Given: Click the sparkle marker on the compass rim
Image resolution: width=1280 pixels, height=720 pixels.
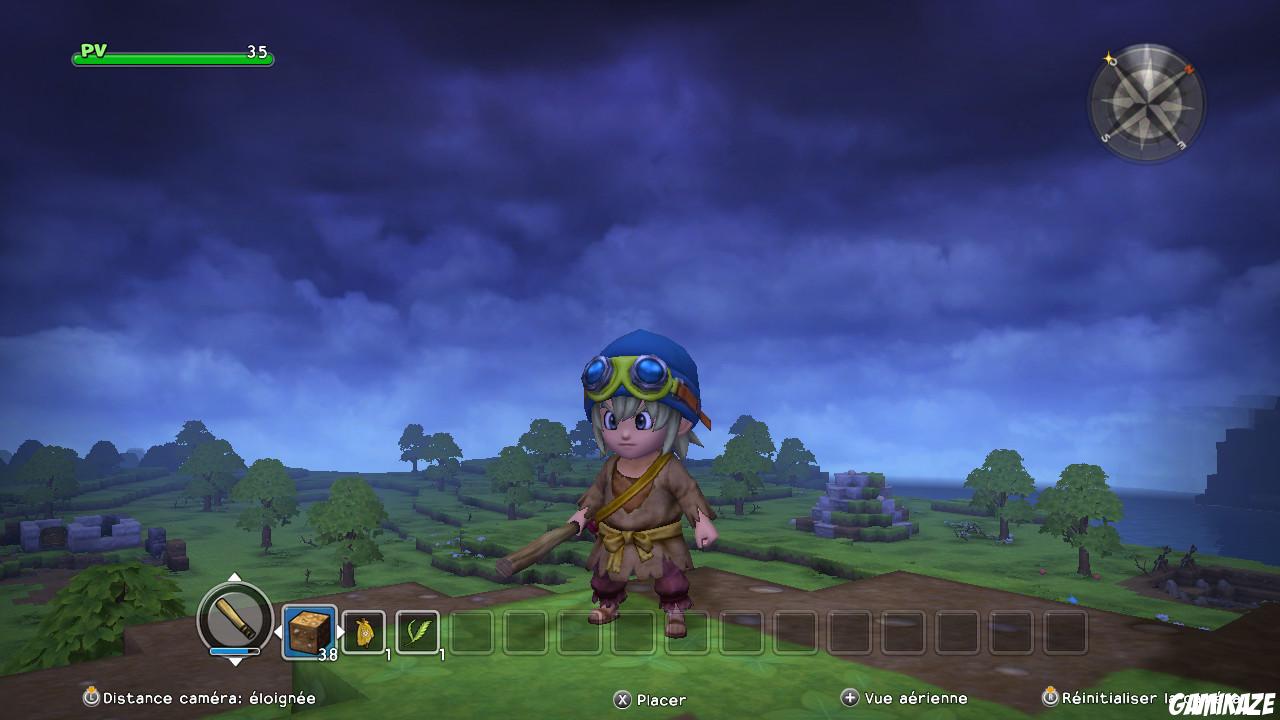Looking at the screenshot, I should (x=1107, y=57).
